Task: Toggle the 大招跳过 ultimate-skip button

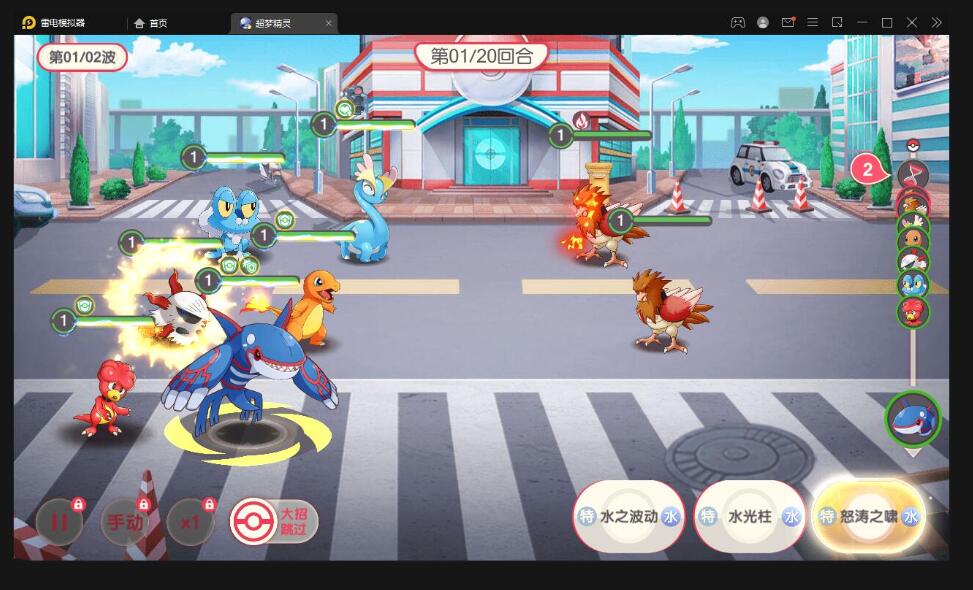Action: click(x=274, y=520)
